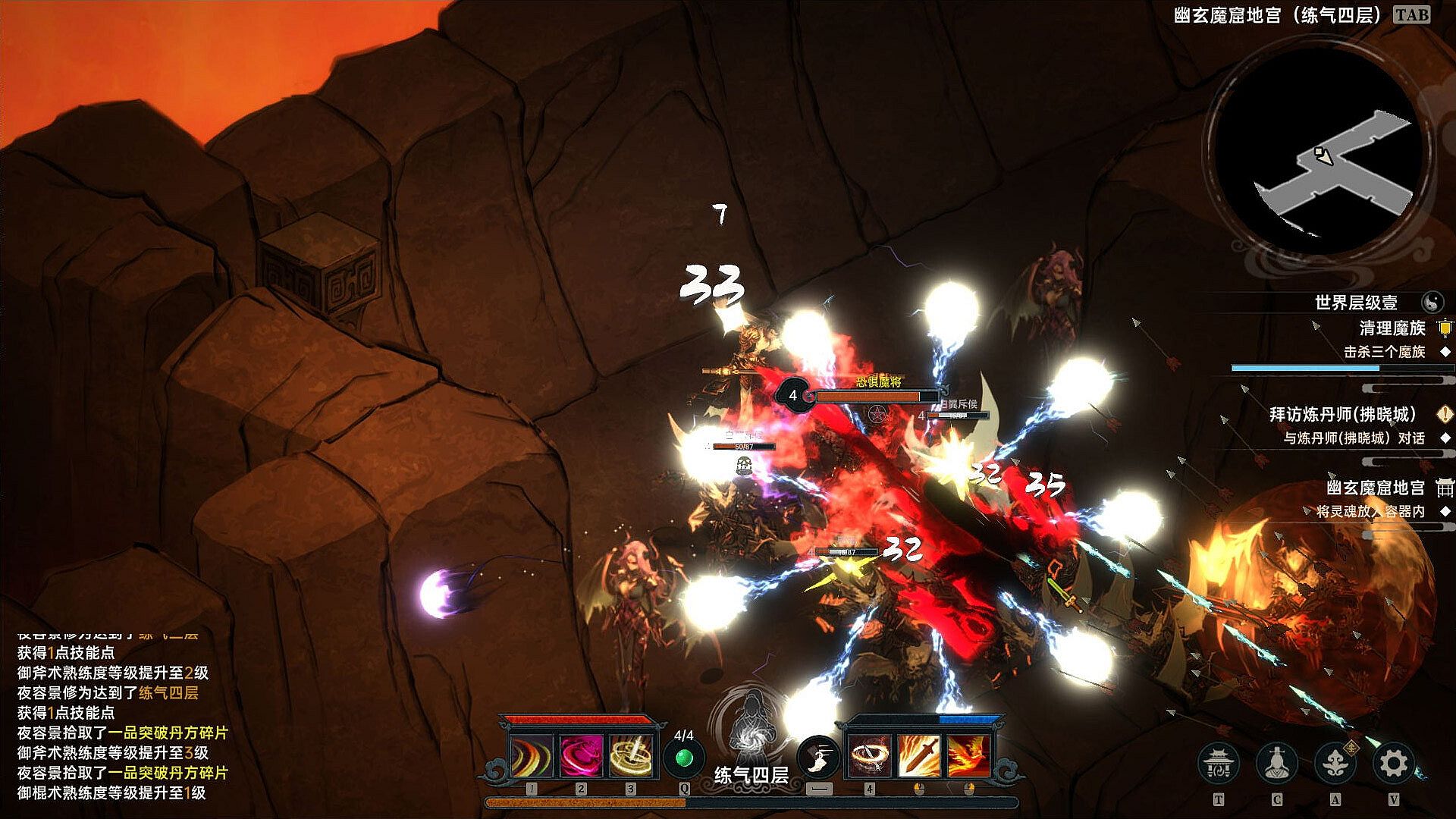Click the 世界层级壹 yin-yang icon

click(1432, 303)
